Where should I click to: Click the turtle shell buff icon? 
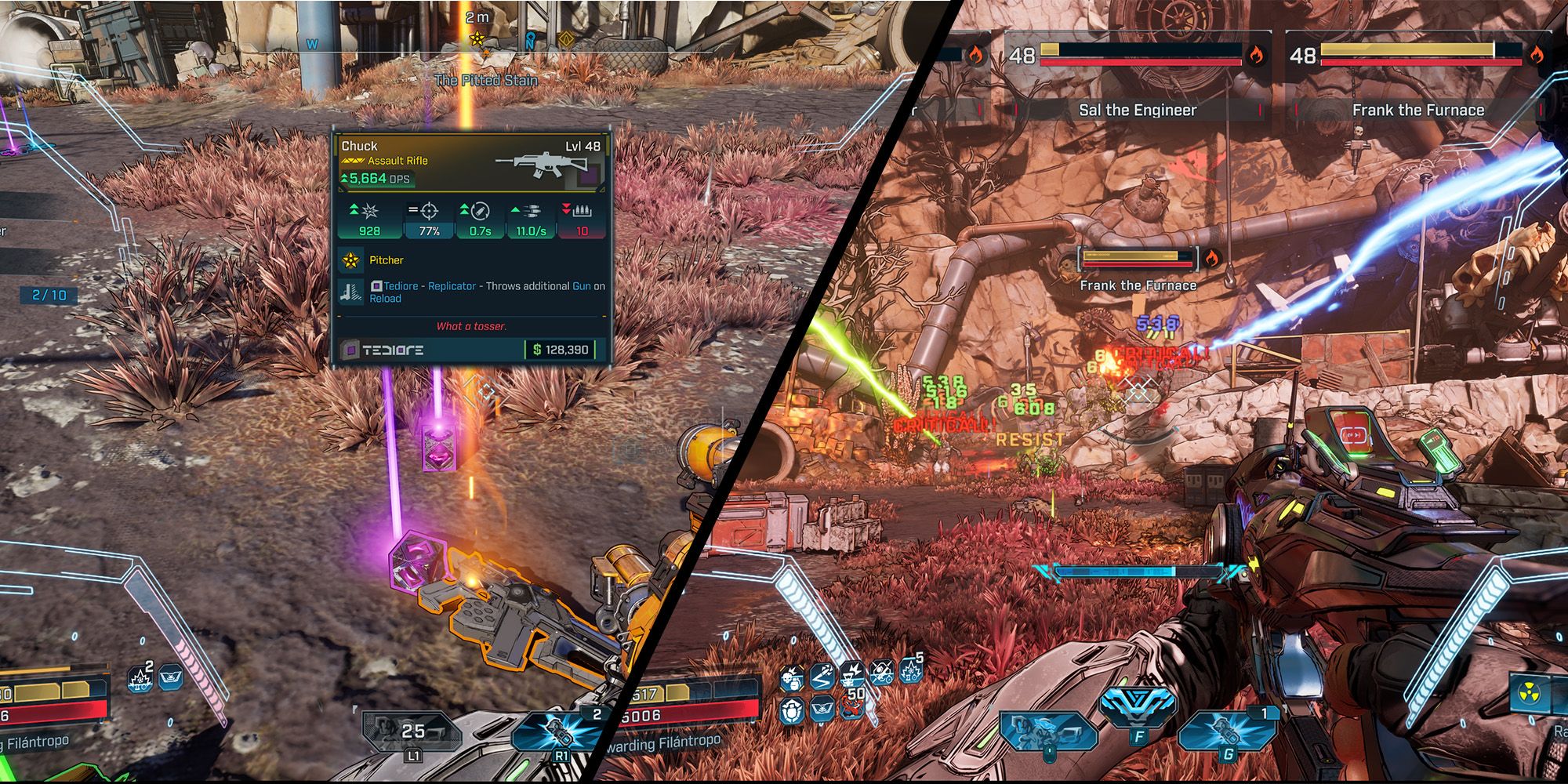(x=792, y=710)
